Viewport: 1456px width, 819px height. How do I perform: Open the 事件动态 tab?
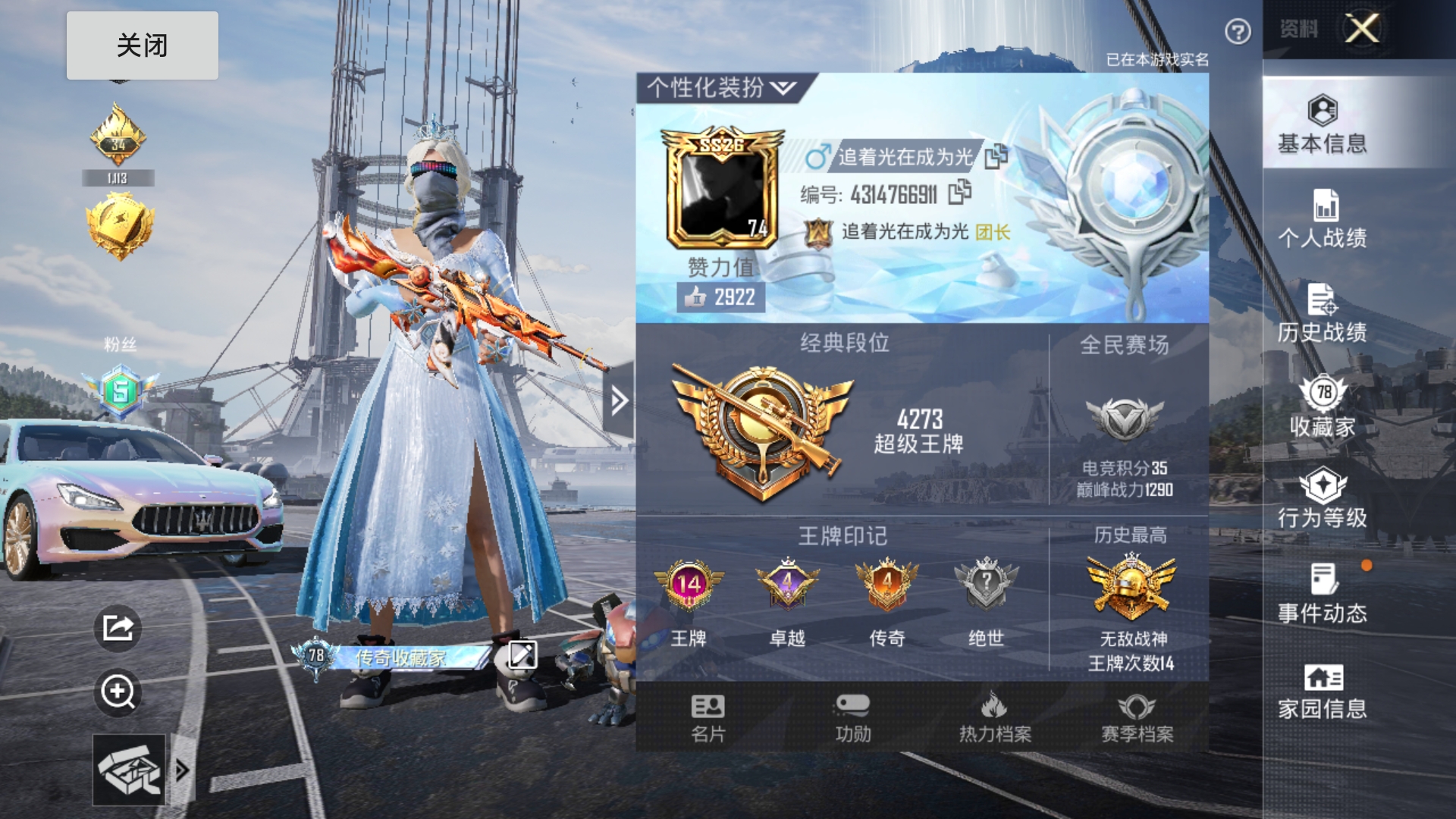[1322, 593]
